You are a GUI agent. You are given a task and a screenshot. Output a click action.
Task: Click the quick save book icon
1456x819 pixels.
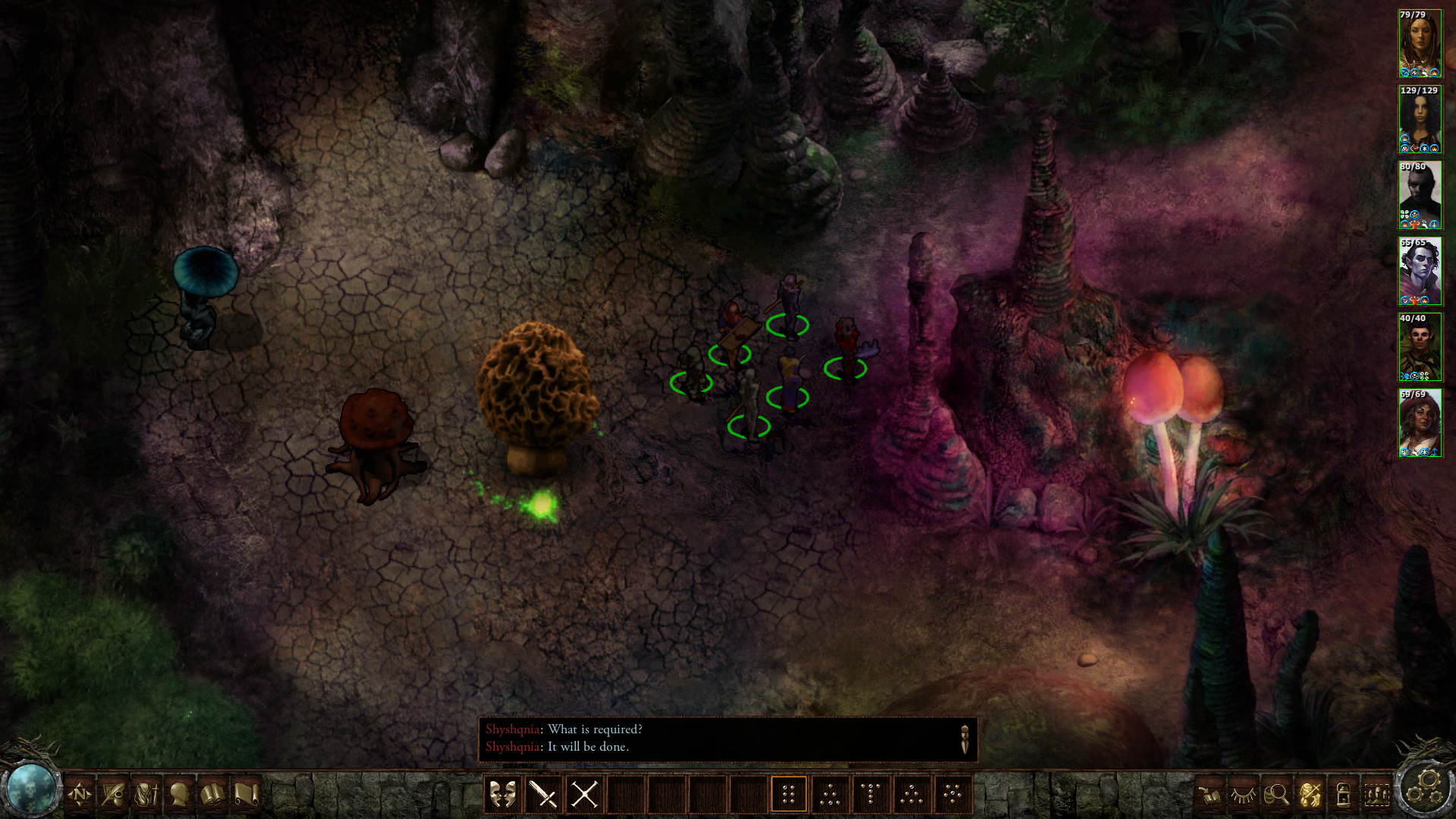pos(1209,795)
